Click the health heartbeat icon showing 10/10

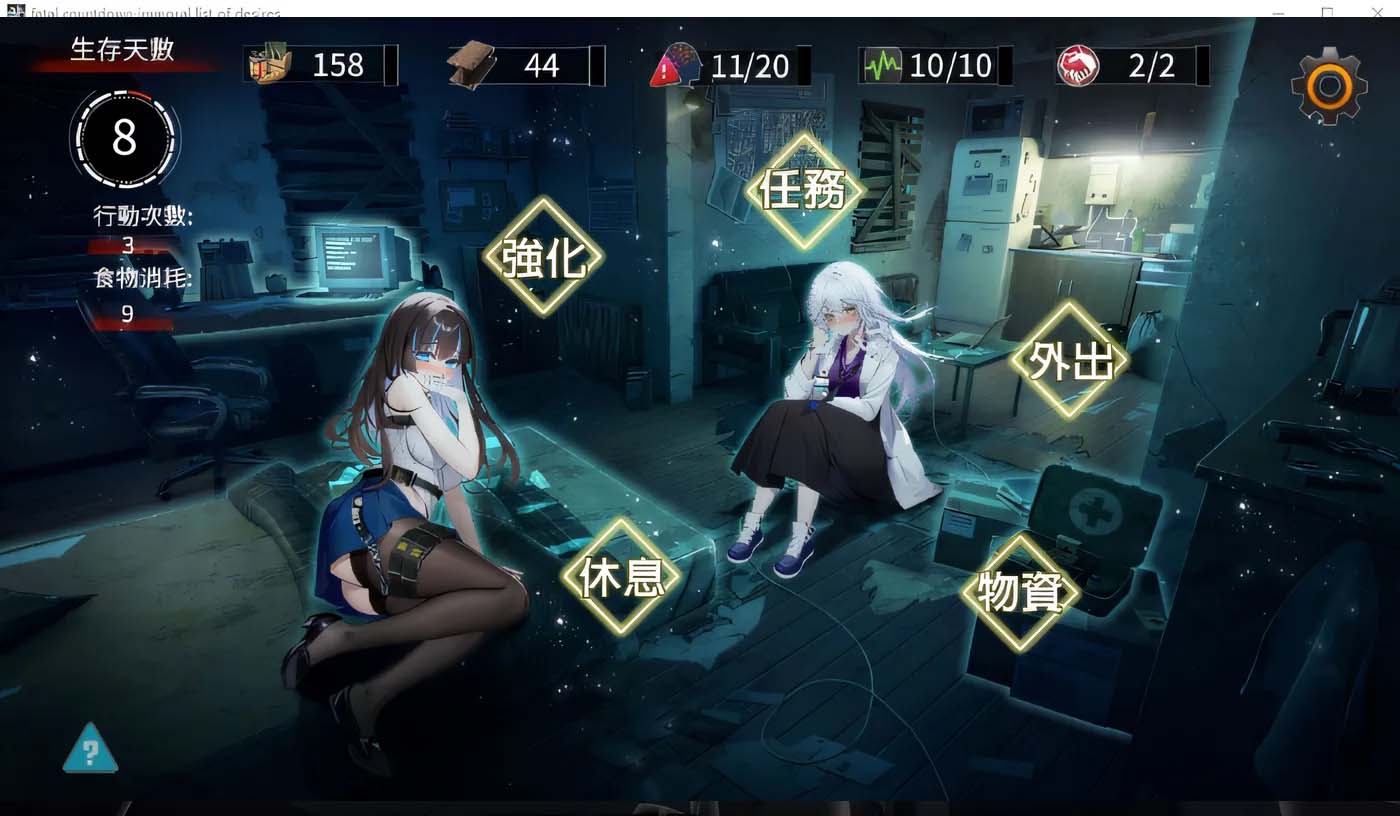pos(880,66)
